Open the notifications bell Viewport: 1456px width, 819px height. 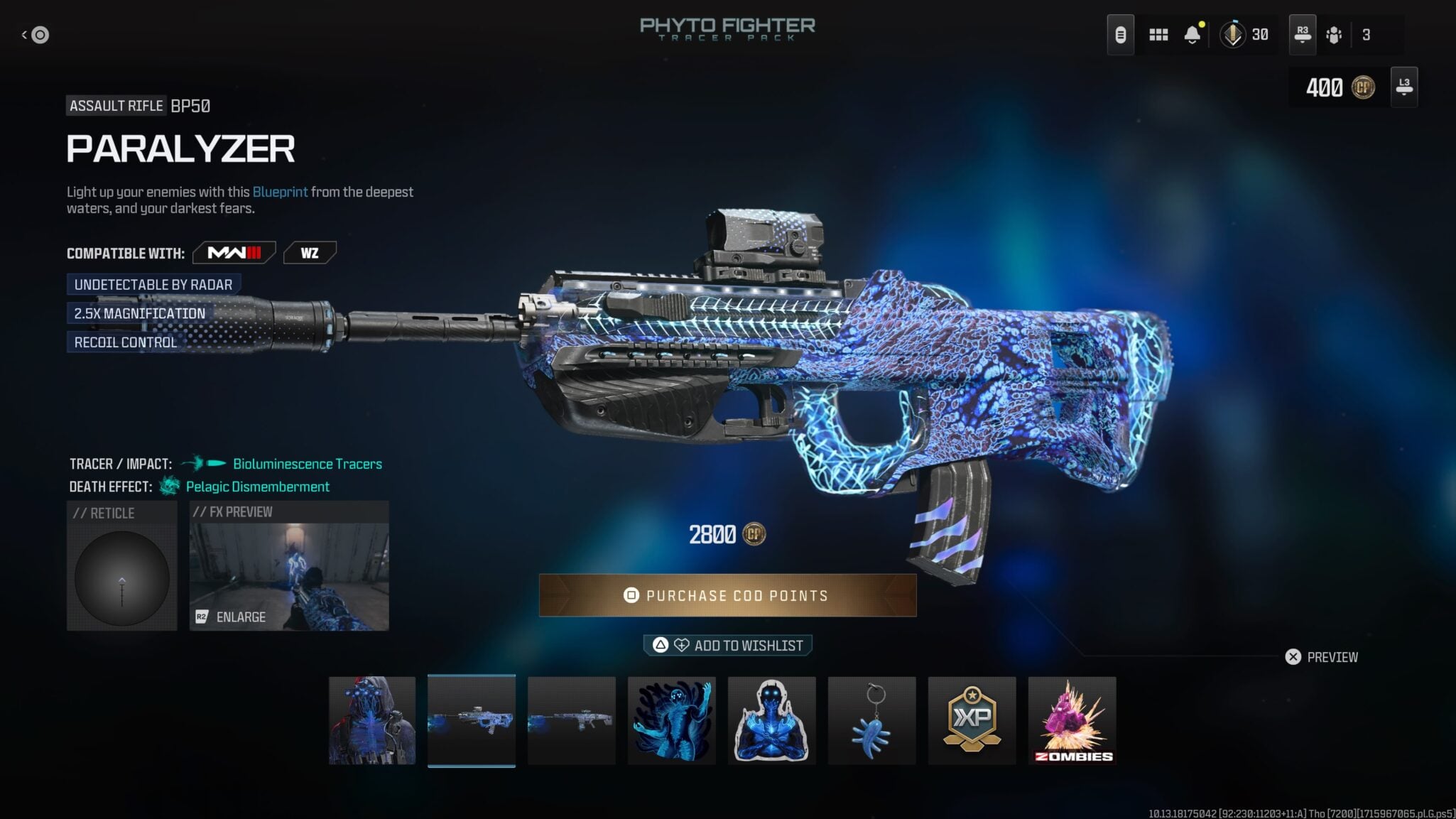pos(1192,35)
